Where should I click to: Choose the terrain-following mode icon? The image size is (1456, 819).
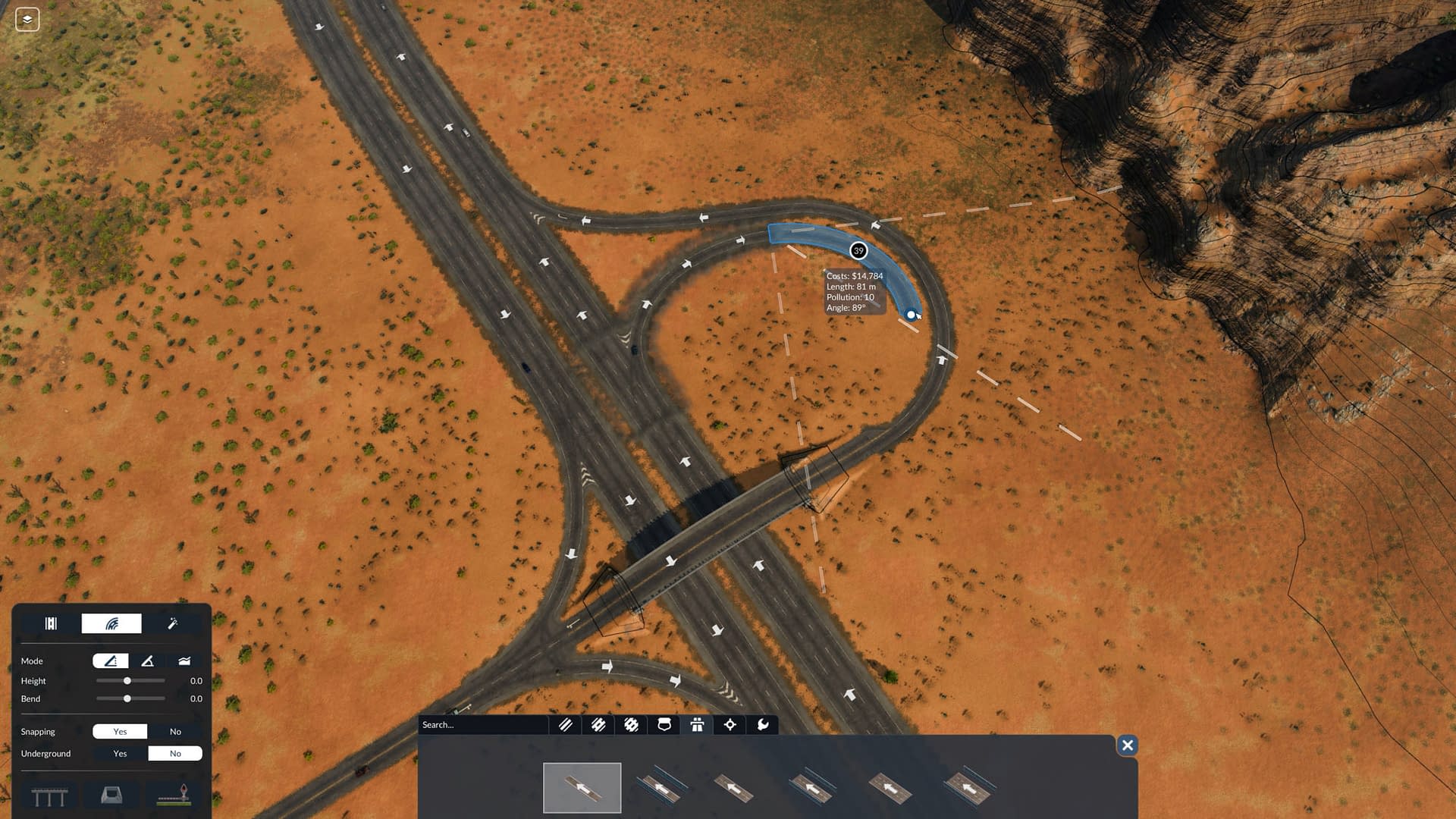(184, 661)
